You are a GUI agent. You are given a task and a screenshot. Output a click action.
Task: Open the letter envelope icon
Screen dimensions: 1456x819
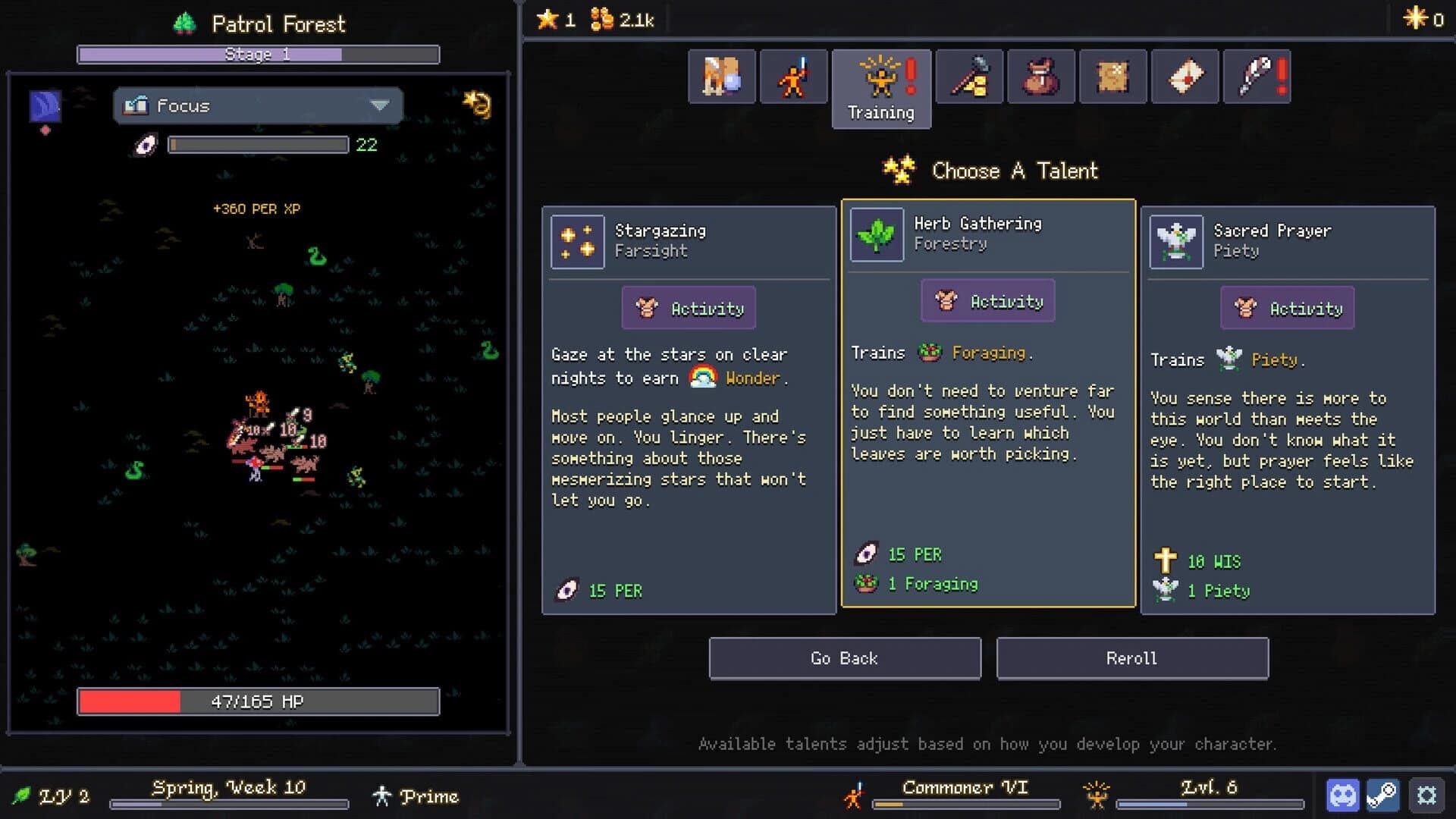click(x=1185, y=77)
